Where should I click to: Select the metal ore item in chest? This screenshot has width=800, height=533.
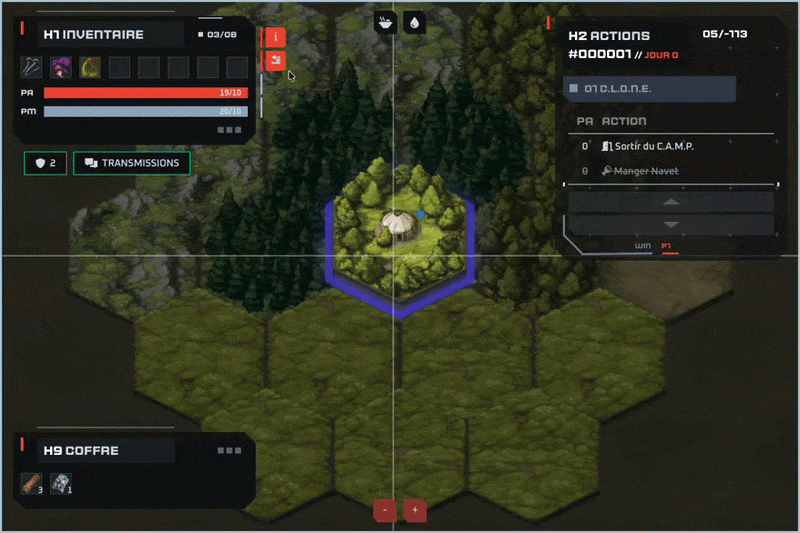pyautogui.click(x=60, y=484)
